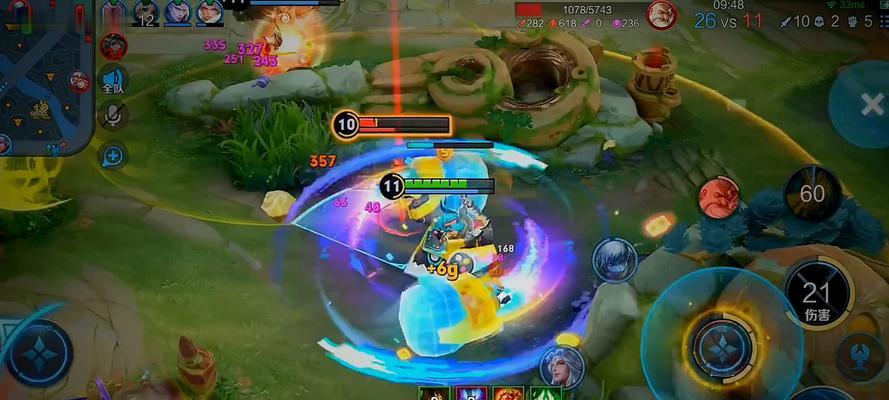The image size is (889, 400).
Task: Select the teammate portrait labeled 12
Action: click(146, 13)
